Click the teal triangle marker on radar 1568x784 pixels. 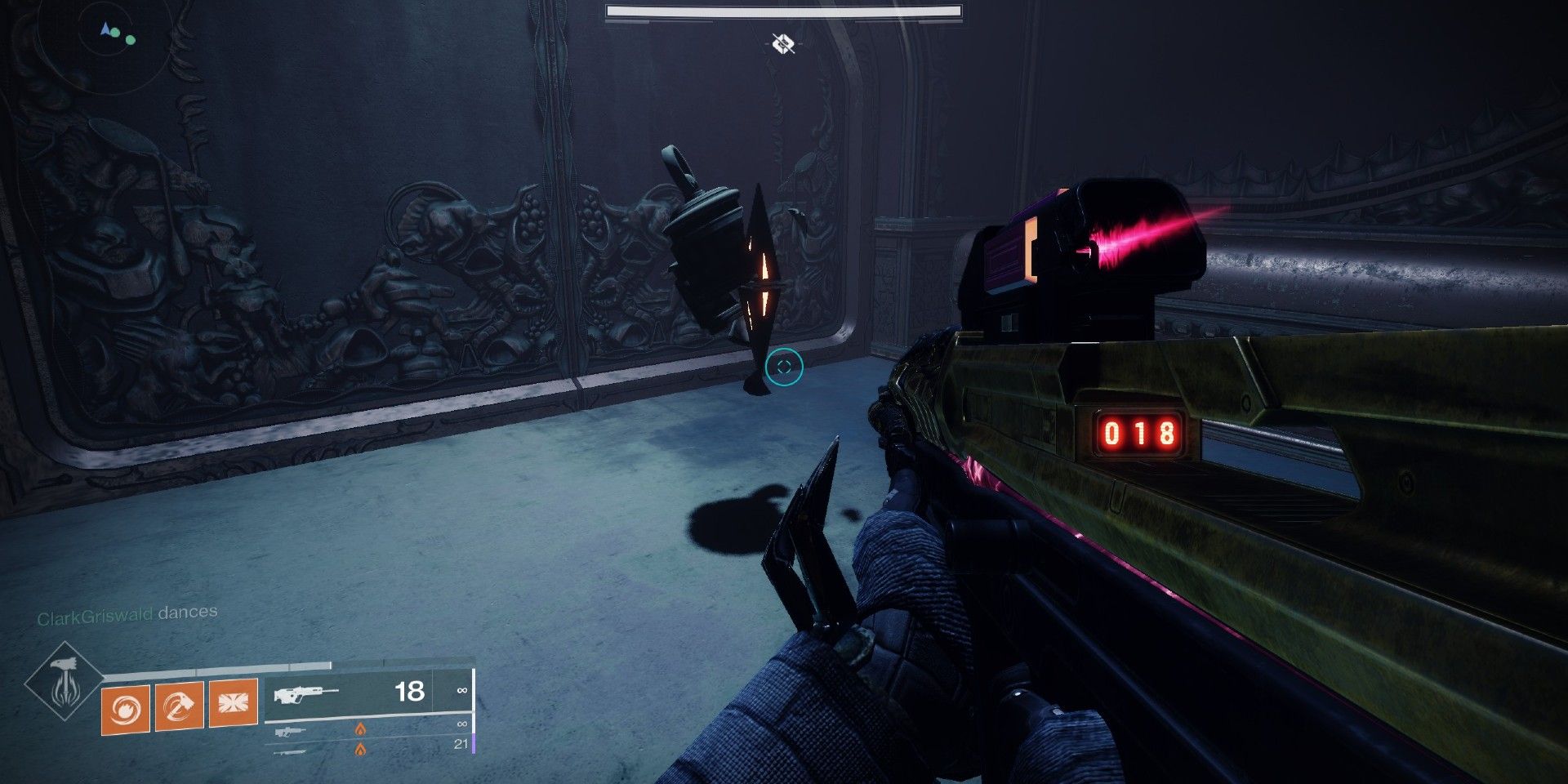tap(105, 29)
